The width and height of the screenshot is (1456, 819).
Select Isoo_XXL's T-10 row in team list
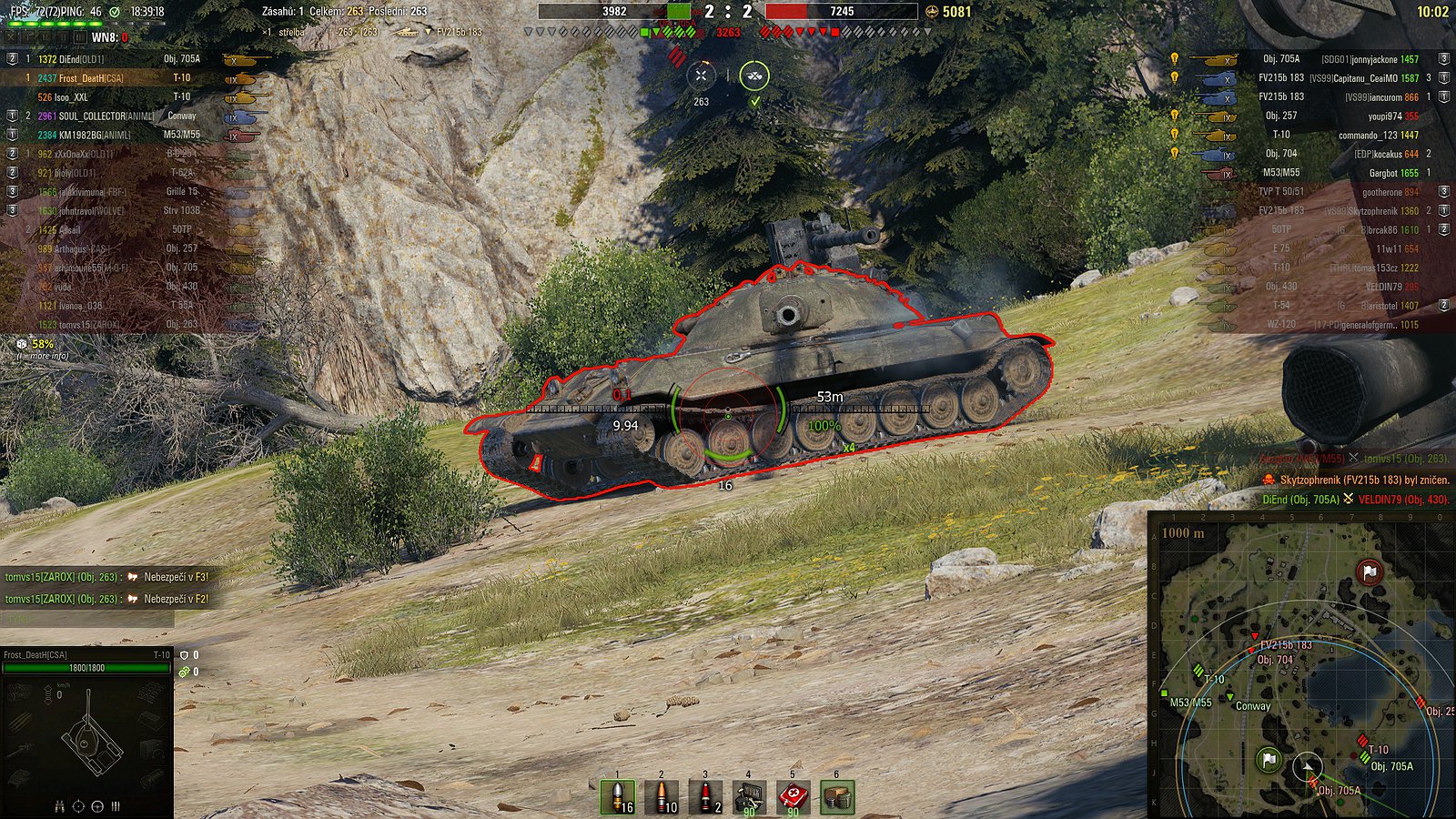(x=118, y=97)
